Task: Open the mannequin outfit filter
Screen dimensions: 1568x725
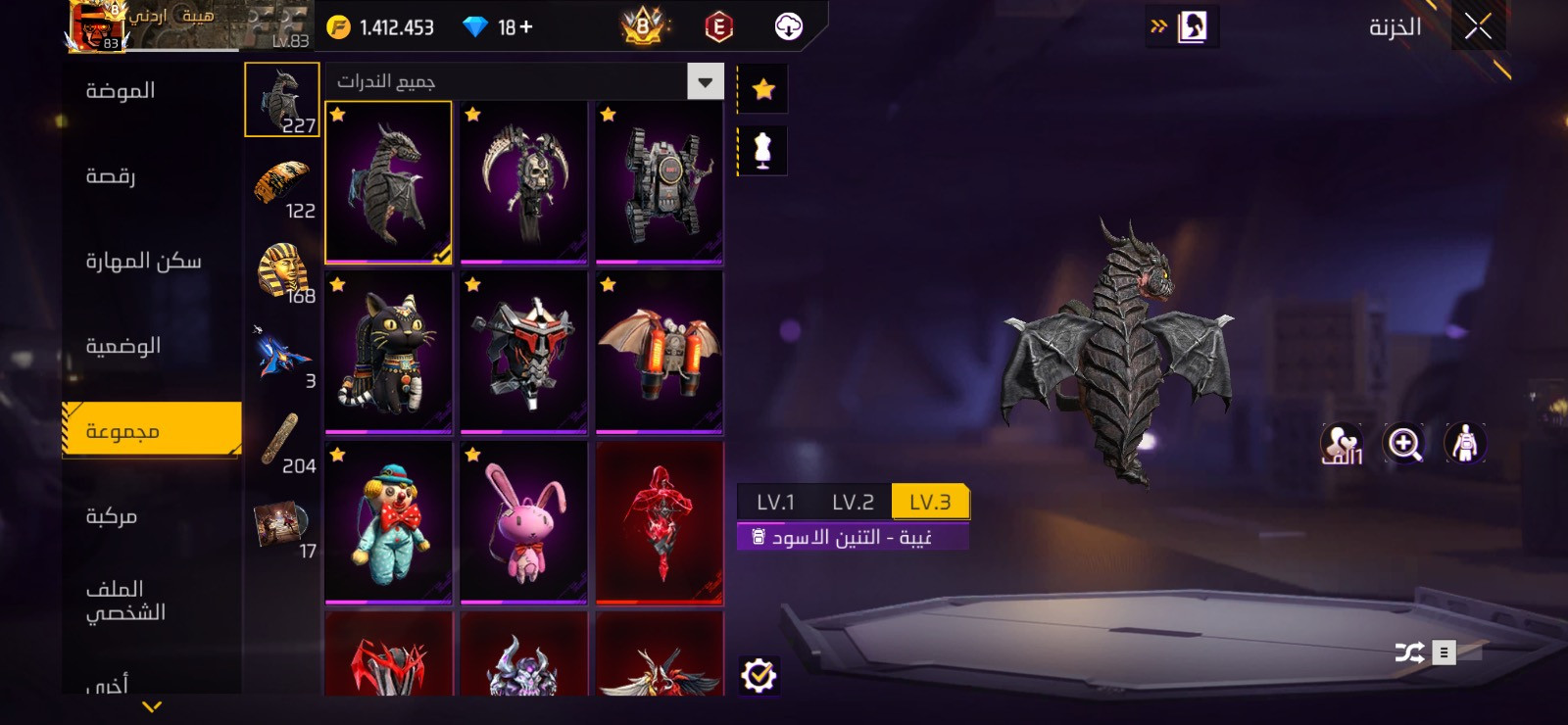Action: (x=762, y=152)
